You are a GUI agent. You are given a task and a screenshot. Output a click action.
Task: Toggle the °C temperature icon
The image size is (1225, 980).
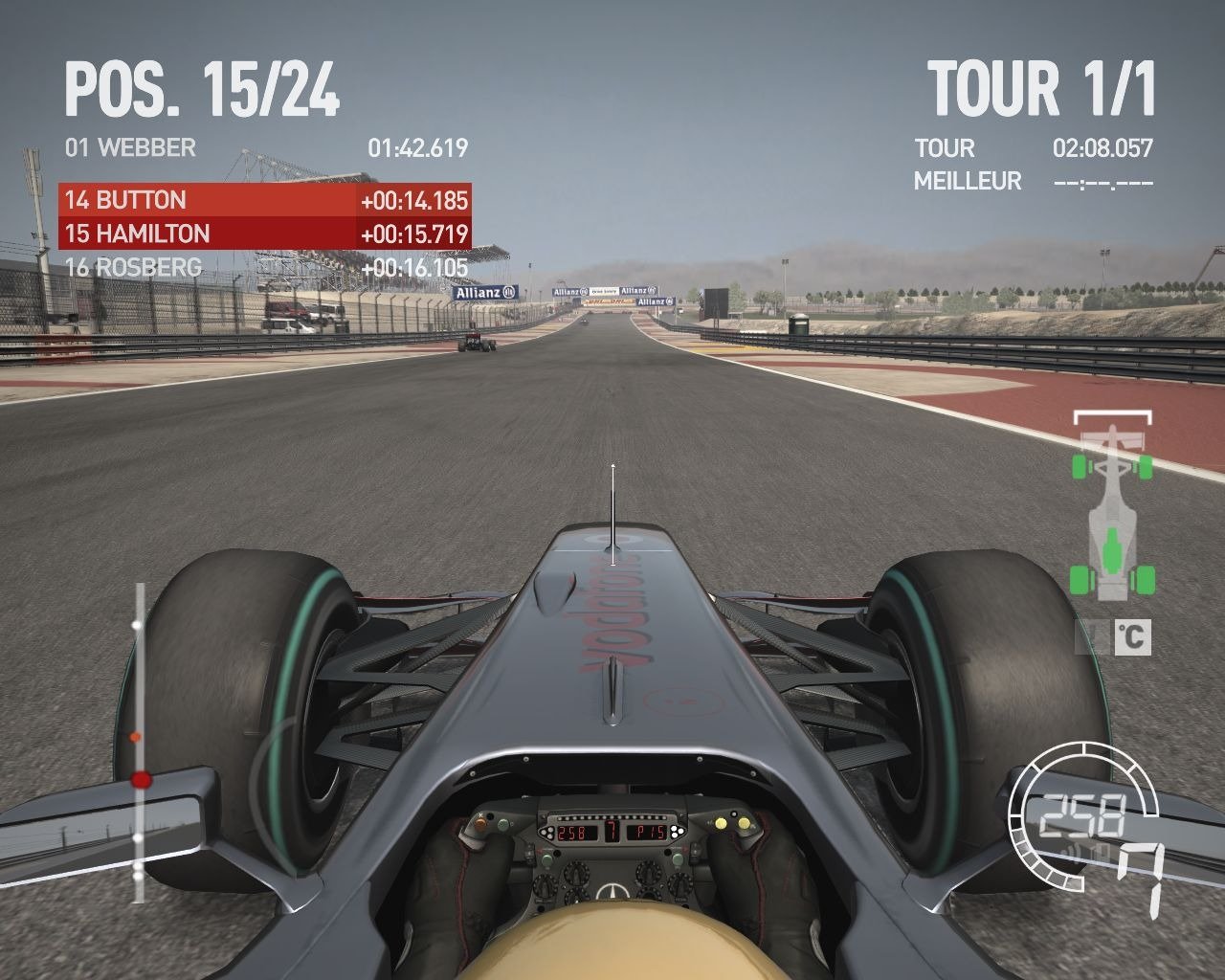[x=1132, y=636]
